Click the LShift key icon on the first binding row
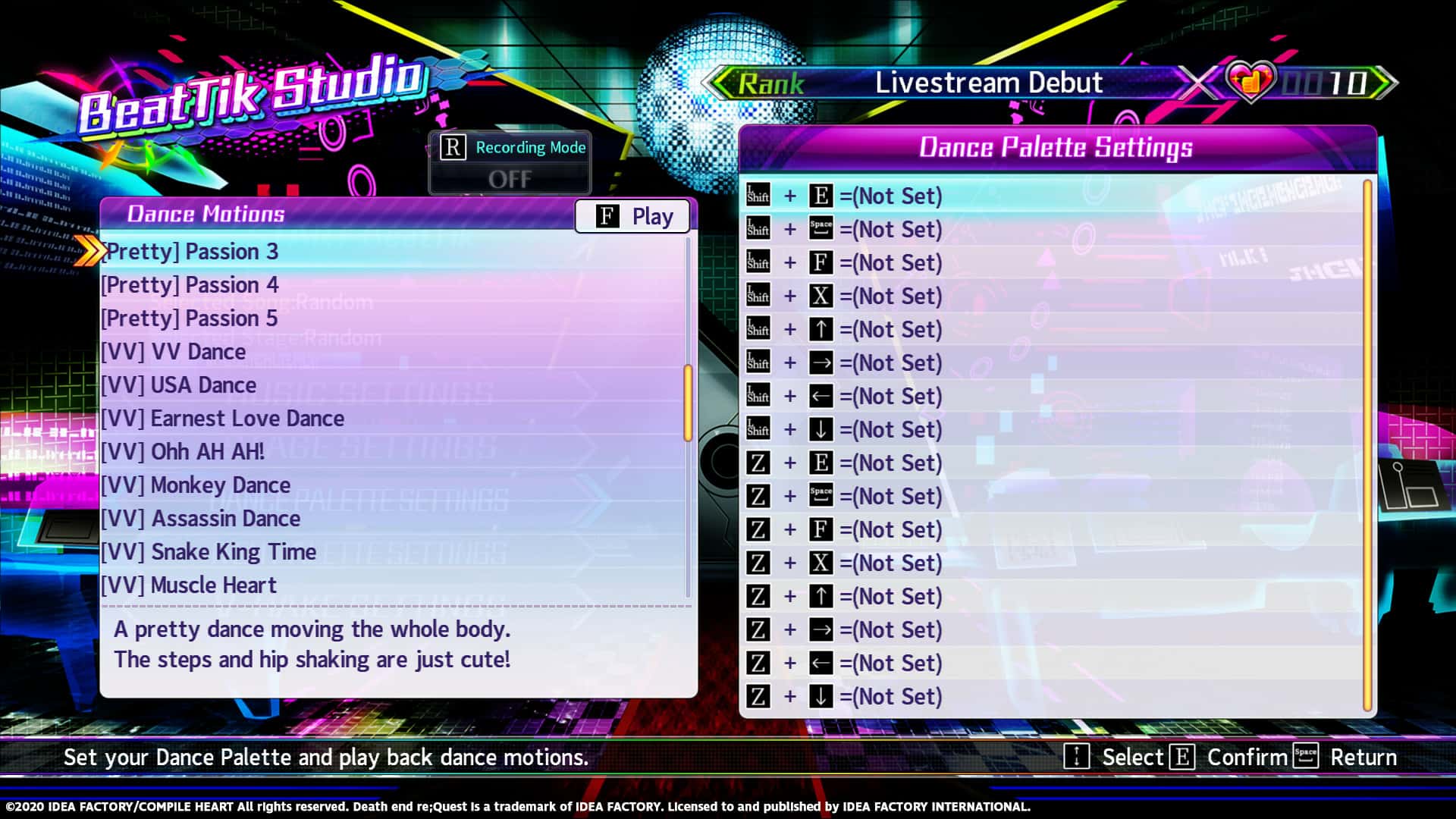The image size is (1456, 819). point(758,195)
